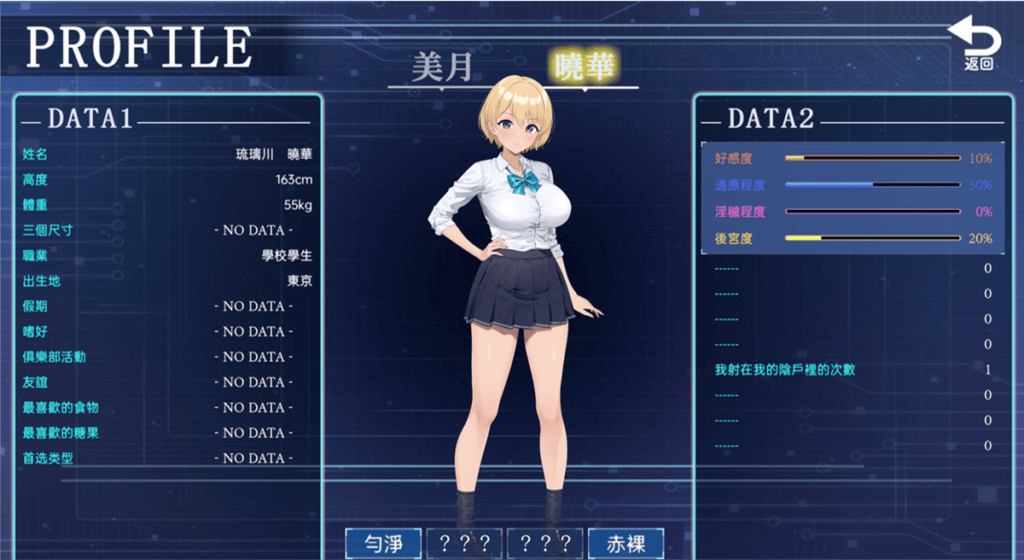The width and height of the screenshot is (1024, 560).
Task: Choose the 勻淨 outfit button
Action: tap(383, 543)
